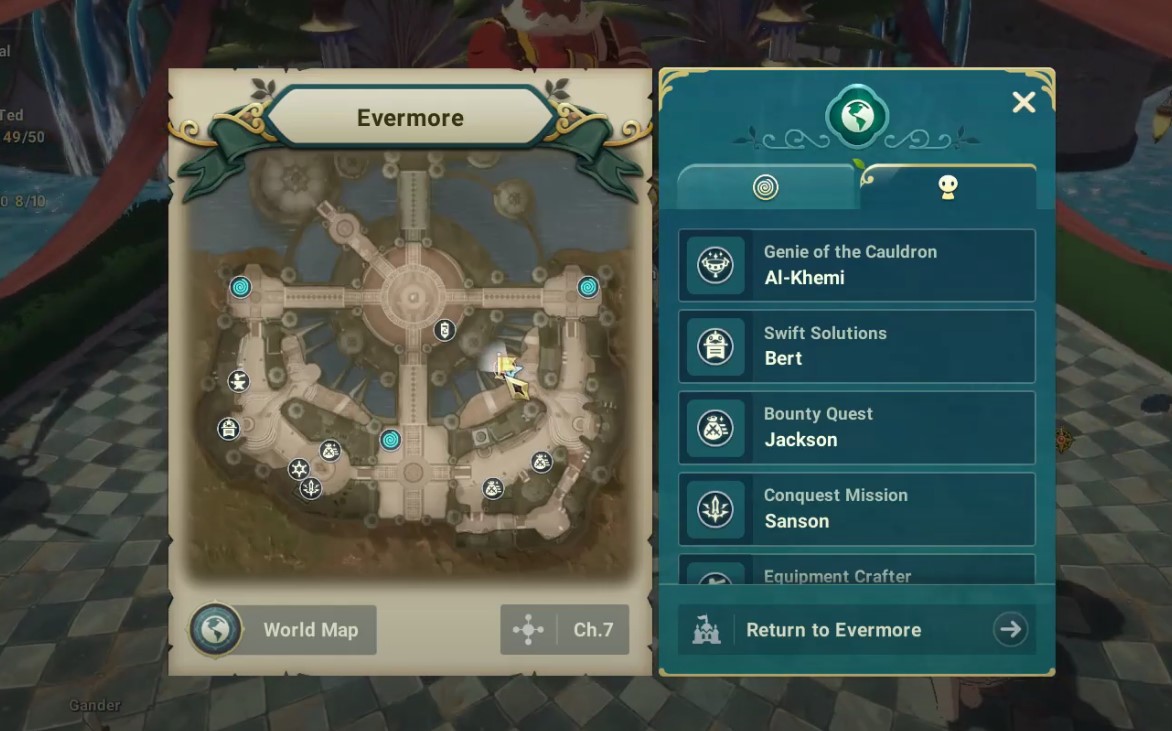Choose Swift Solutions Bert entry

click(857, 346)
